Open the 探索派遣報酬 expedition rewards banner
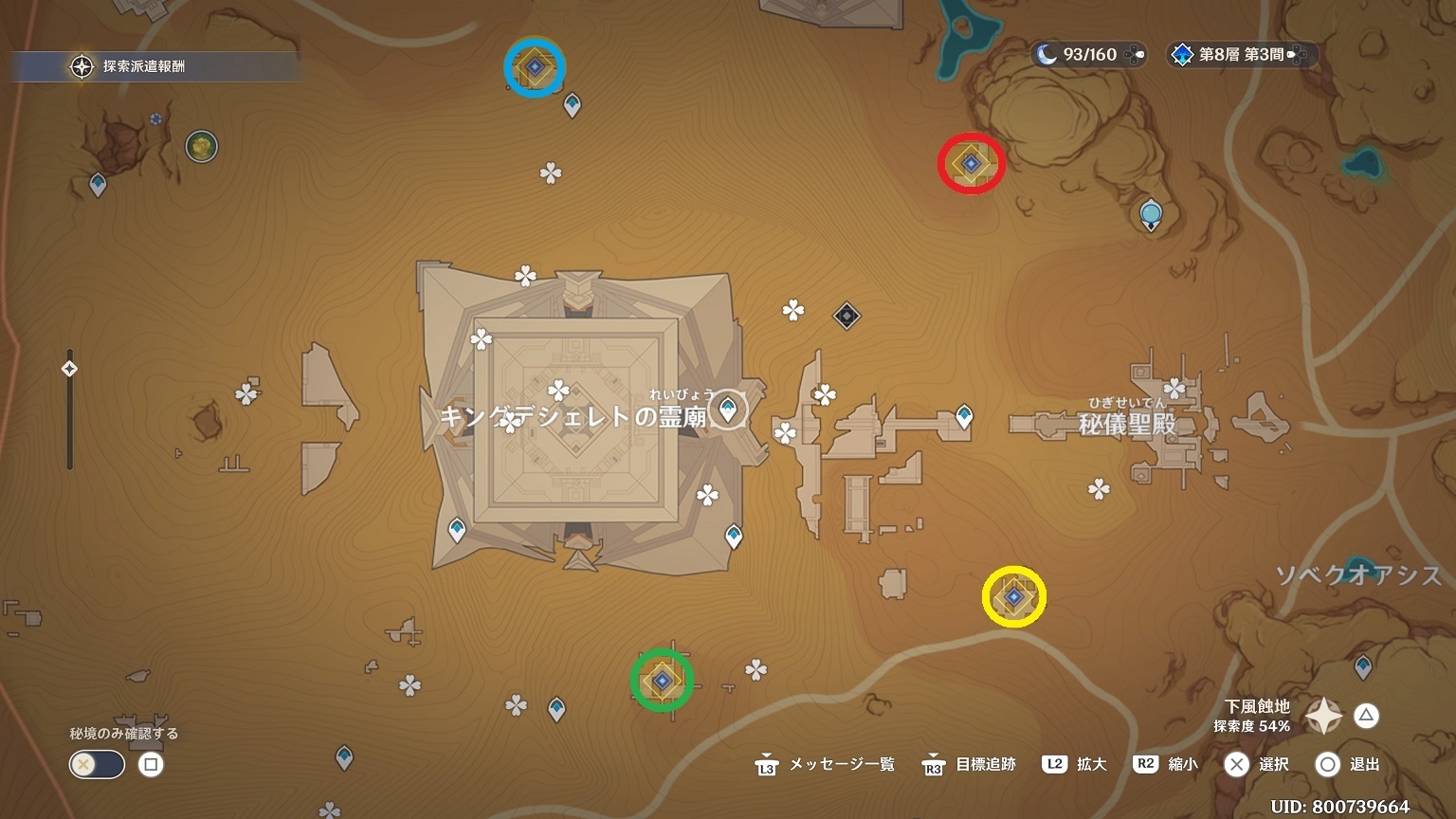 (x=142, y=66)
